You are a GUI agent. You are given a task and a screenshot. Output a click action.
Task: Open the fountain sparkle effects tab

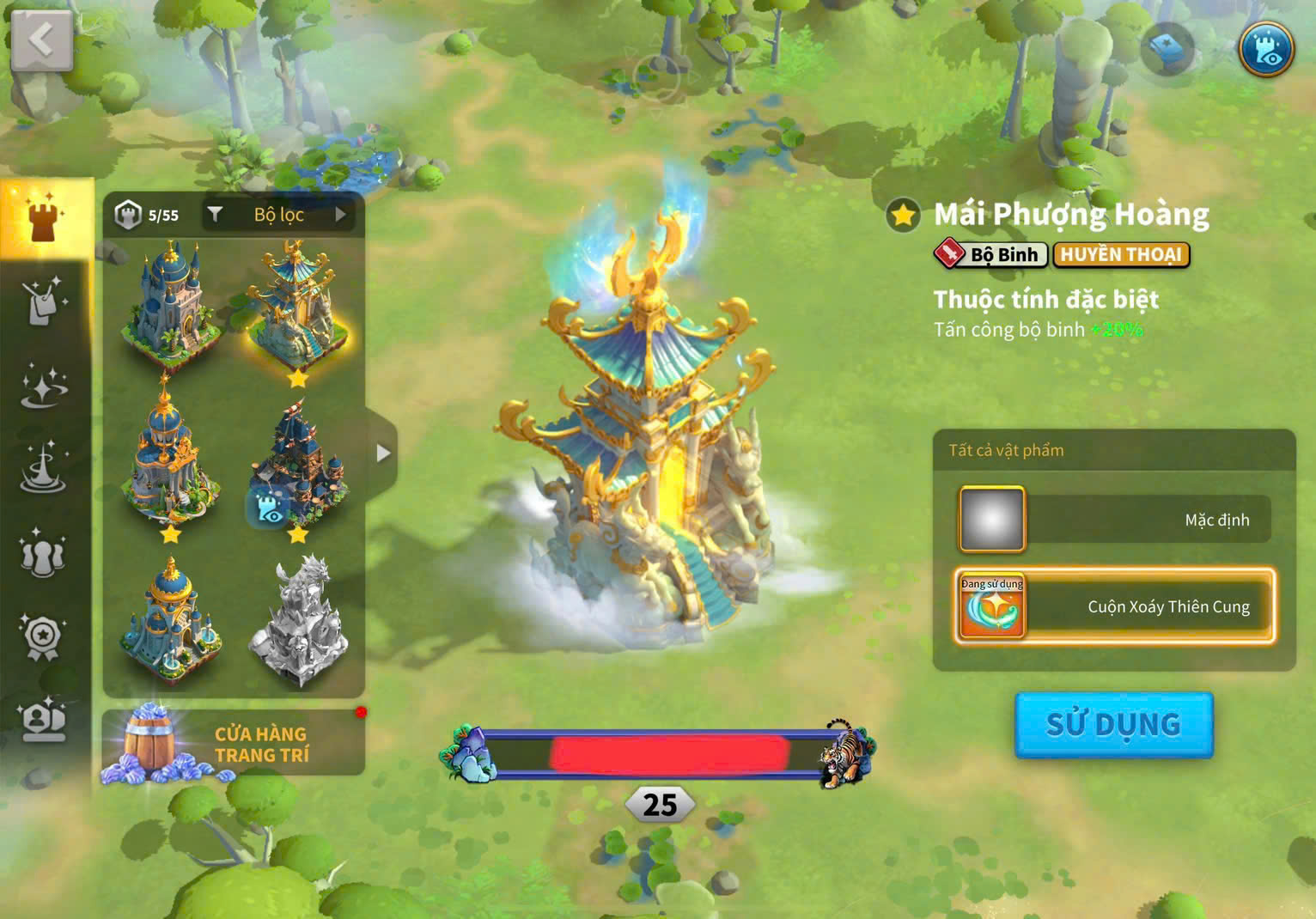tap(43, 470)
